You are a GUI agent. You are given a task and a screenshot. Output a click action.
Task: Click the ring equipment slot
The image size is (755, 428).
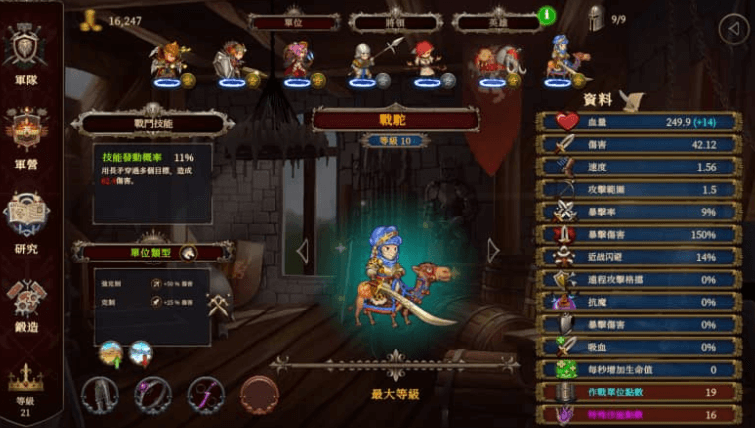pos(153,395)
